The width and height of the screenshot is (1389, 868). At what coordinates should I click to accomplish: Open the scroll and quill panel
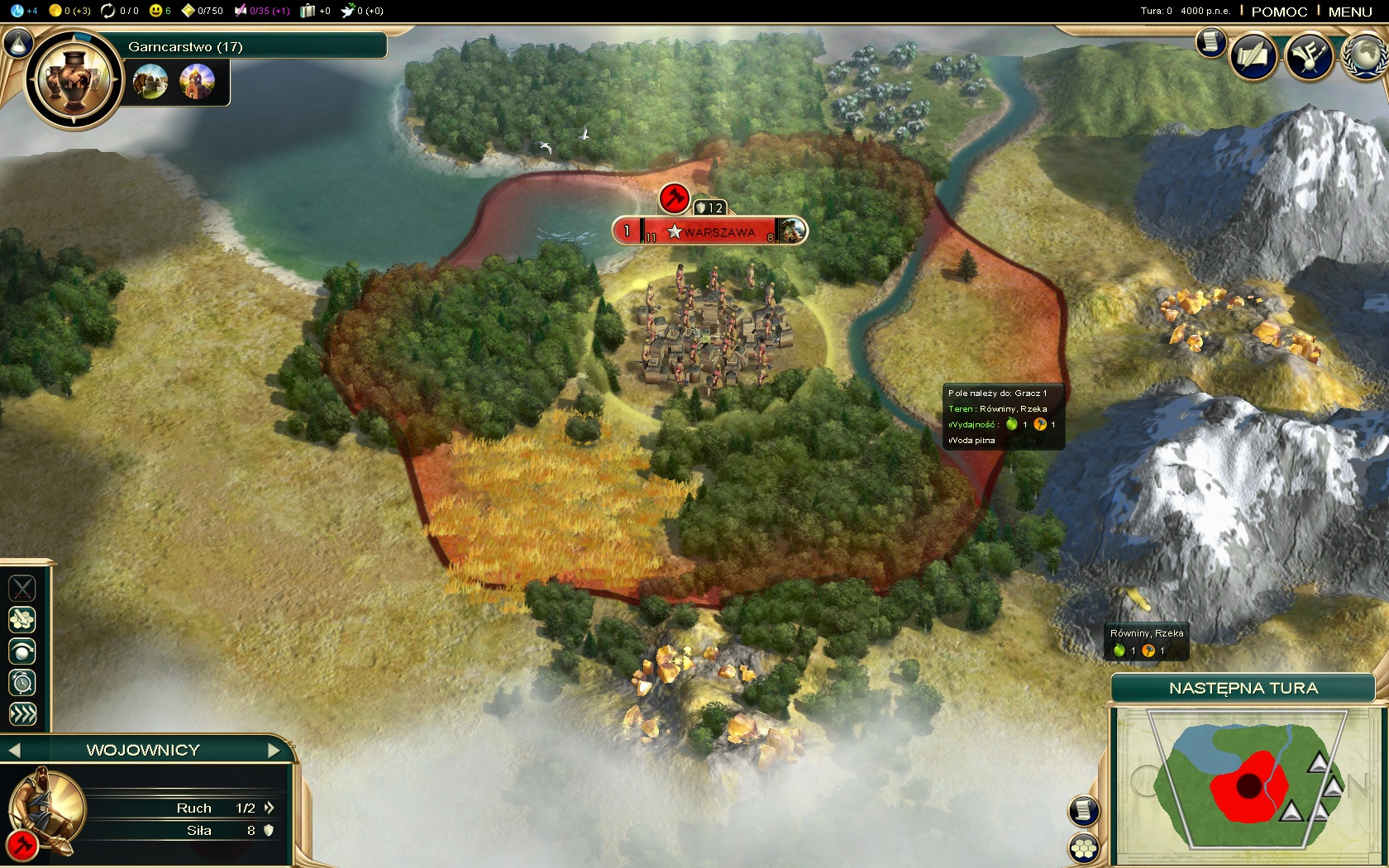1254,57
